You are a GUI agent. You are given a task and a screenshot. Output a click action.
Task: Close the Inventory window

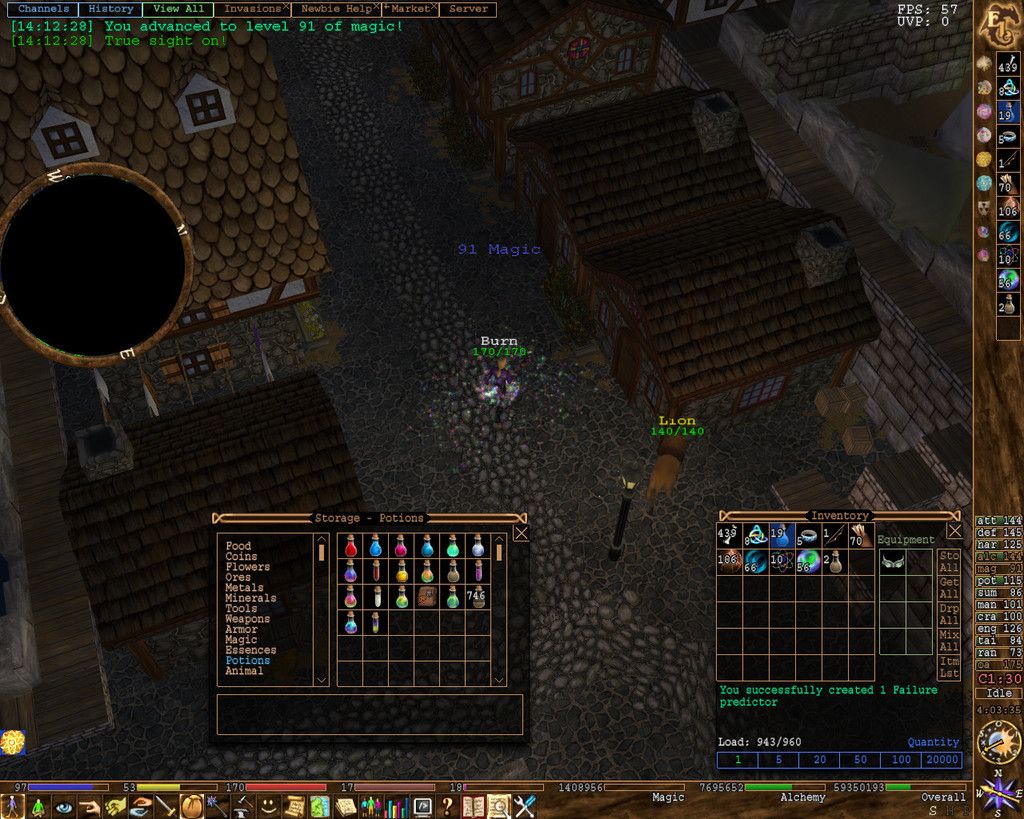click(x=954, y=531)
